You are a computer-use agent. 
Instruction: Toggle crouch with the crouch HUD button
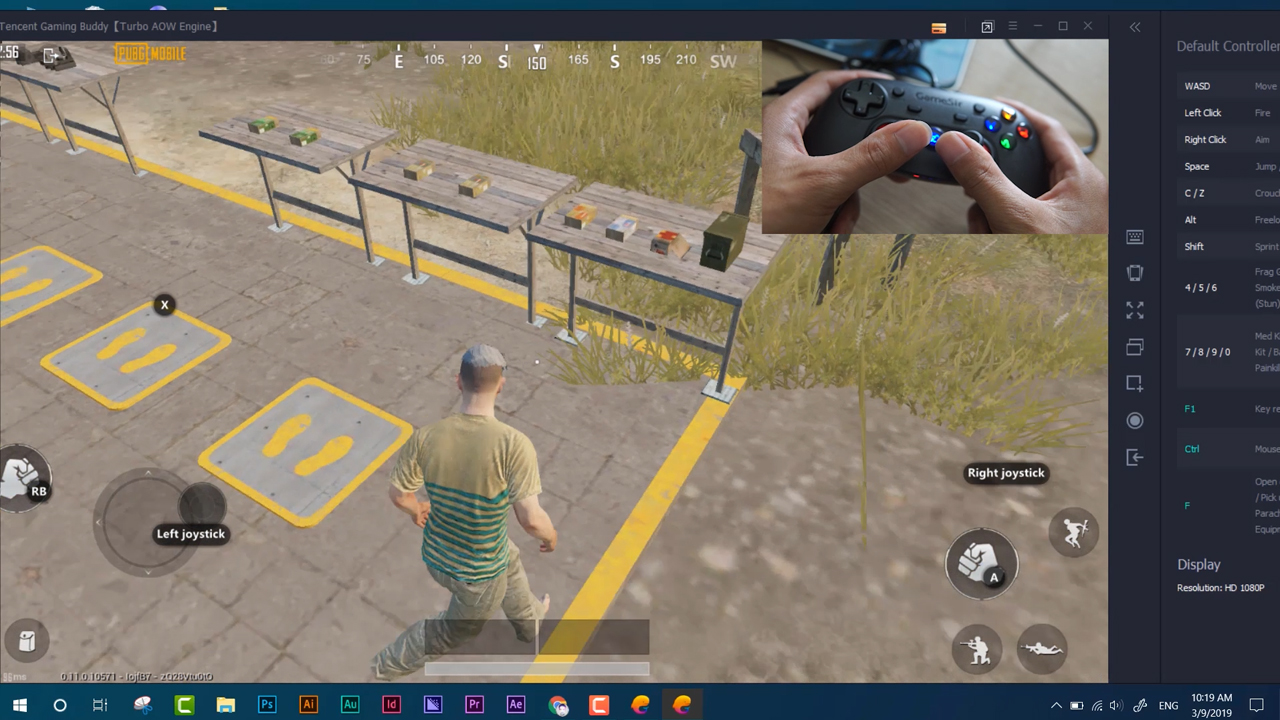click(x=977, y=648)
